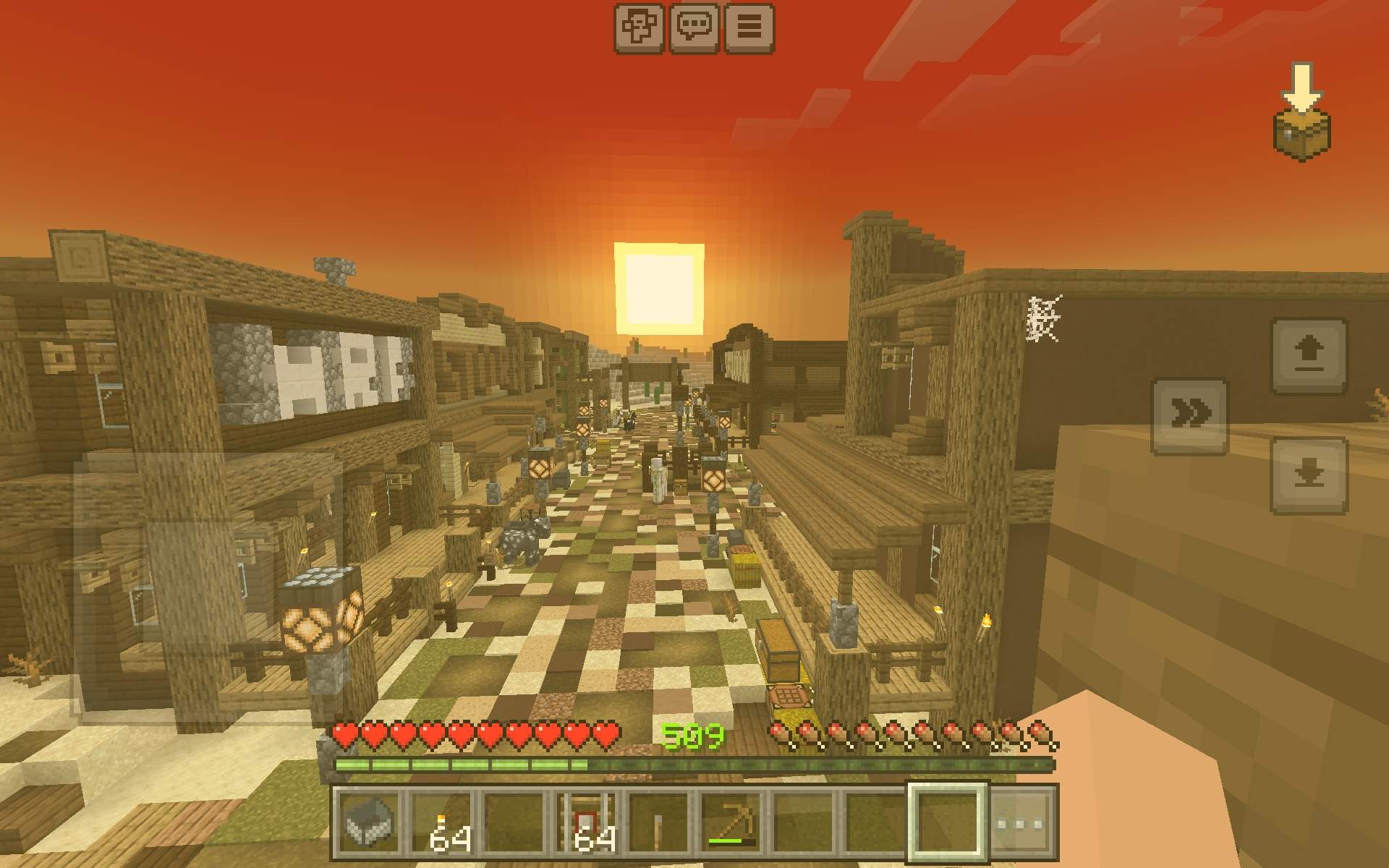Screen dimensions: 1389x868
Task: Toggle the double-arrow sprint button
Action: [1190, 415]
